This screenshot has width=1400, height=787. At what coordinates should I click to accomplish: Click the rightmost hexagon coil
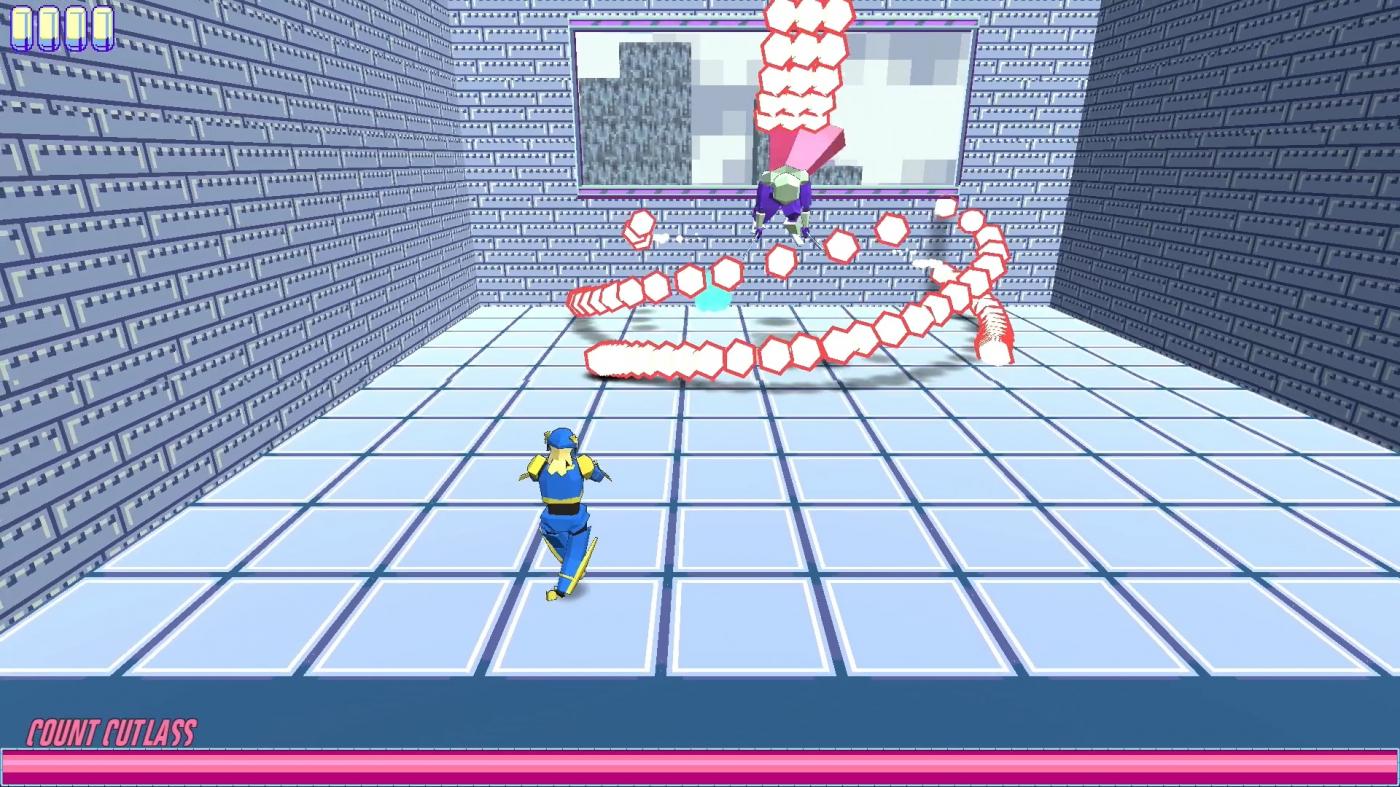coord(995,330)
